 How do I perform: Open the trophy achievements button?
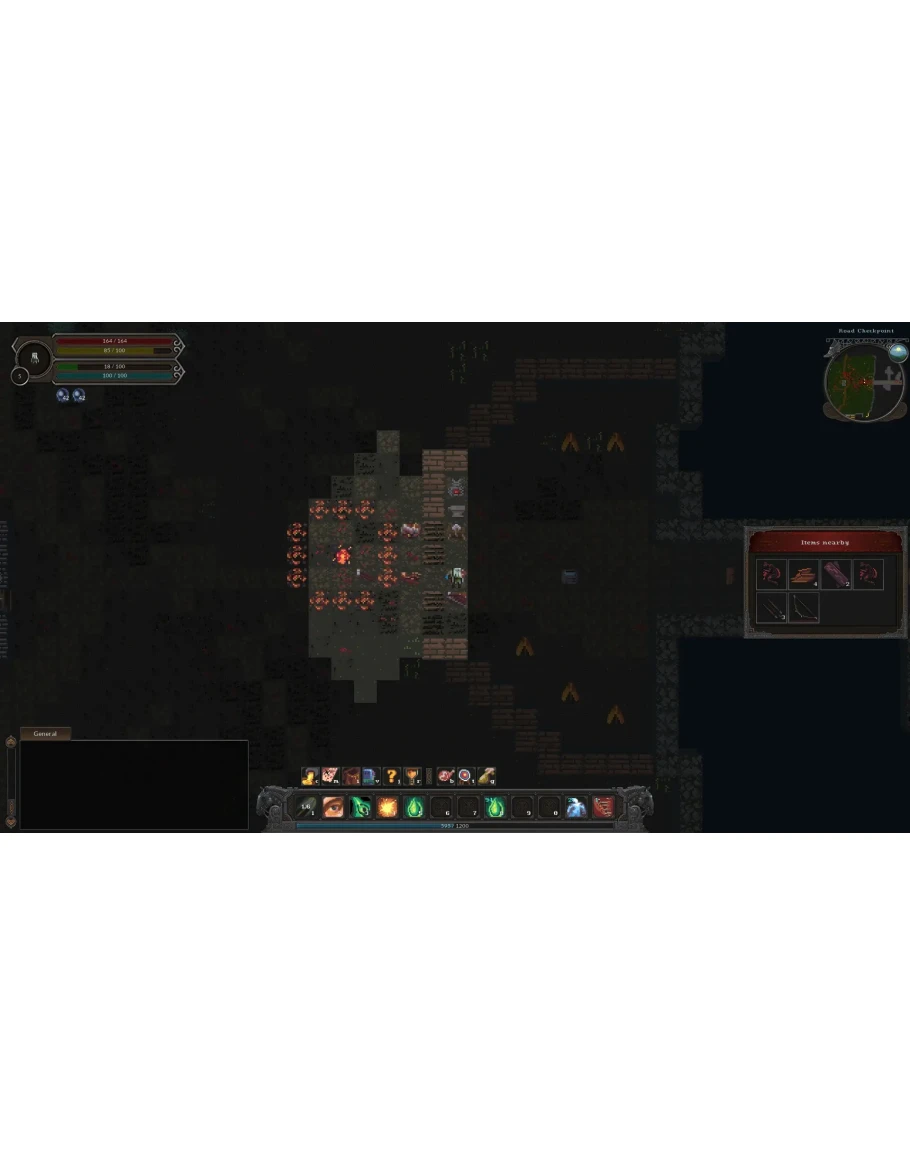click(412, 776)
